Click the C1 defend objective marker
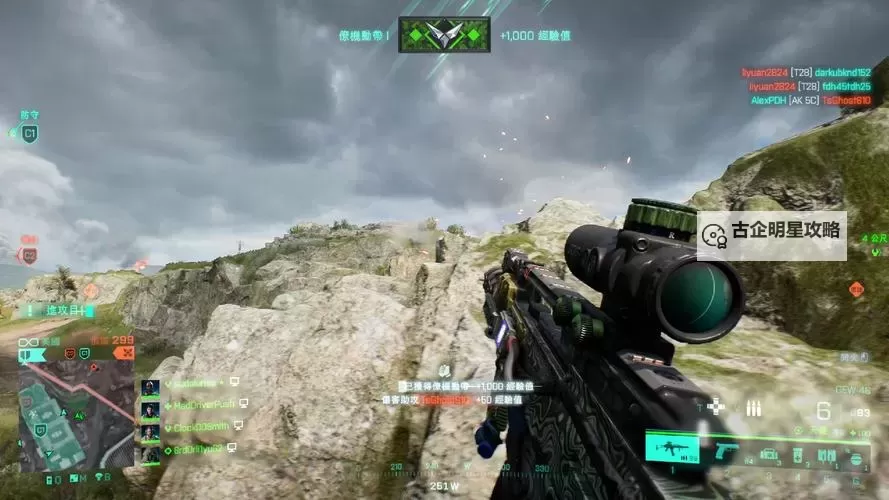The image size is (889, 500). tap(29, 133)
